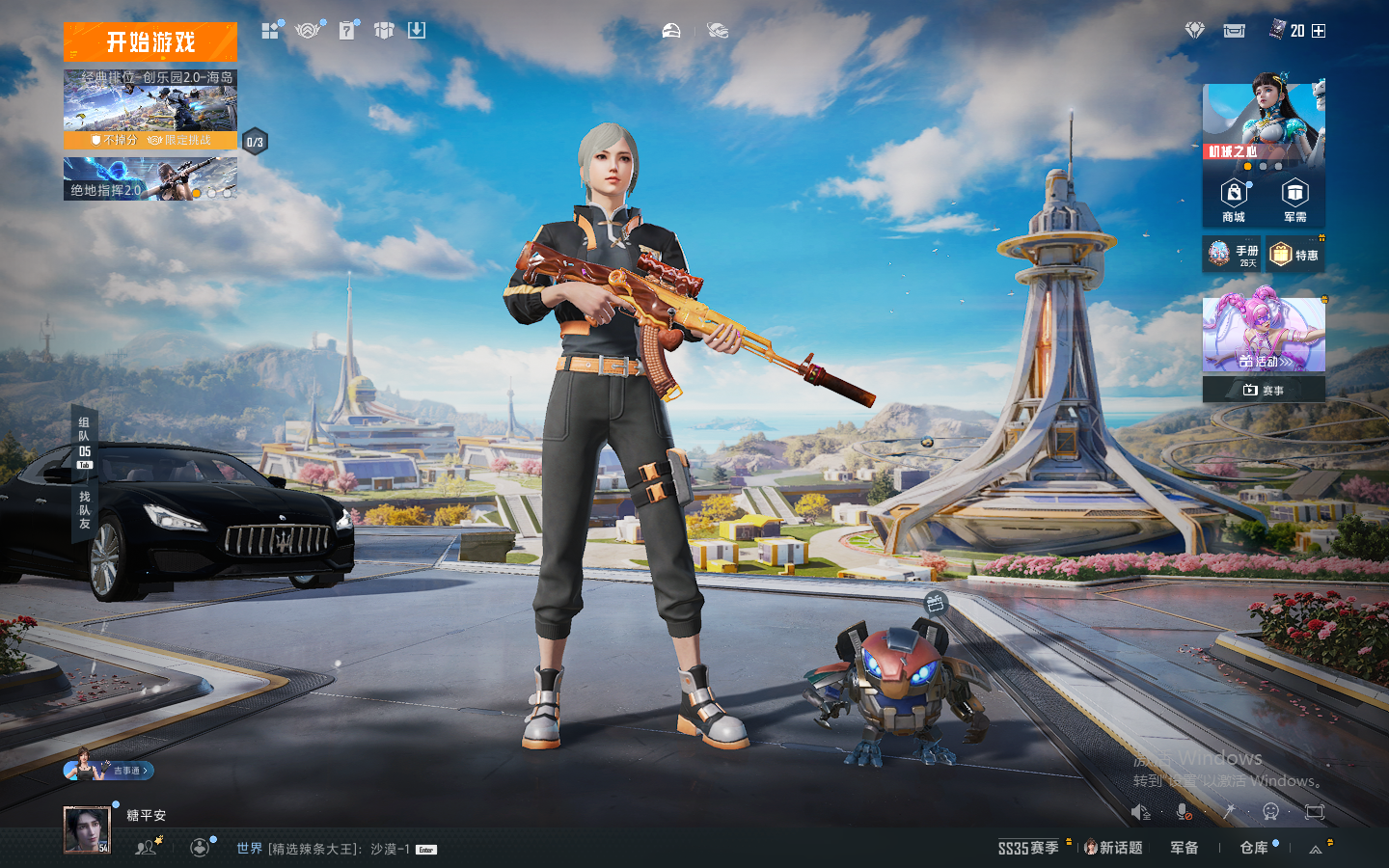Open the 新话题 topic page
The width and height of the screenshot is (1389, 868).
coord(1113,848)
